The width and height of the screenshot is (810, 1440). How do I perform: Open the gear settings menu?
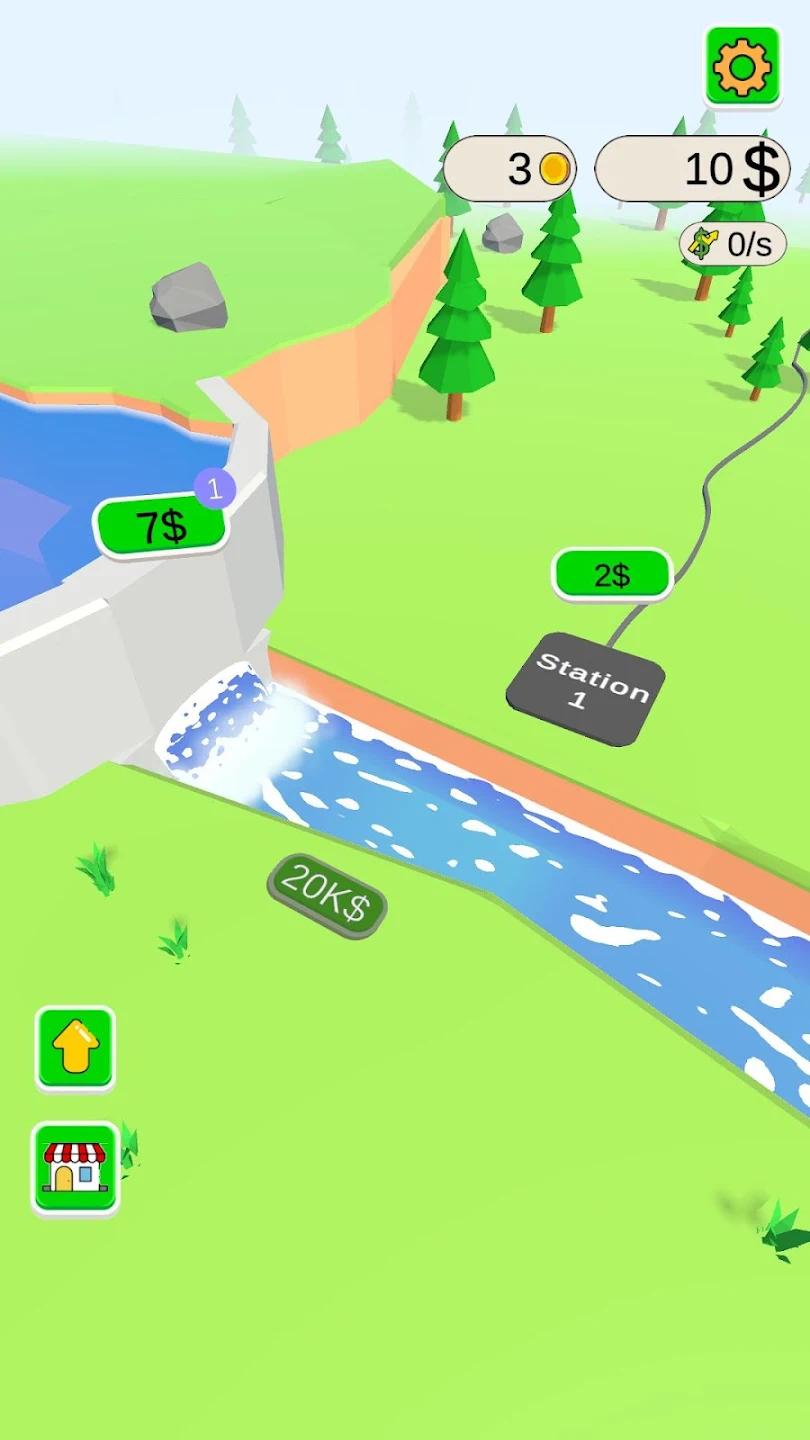coord(742,67)
